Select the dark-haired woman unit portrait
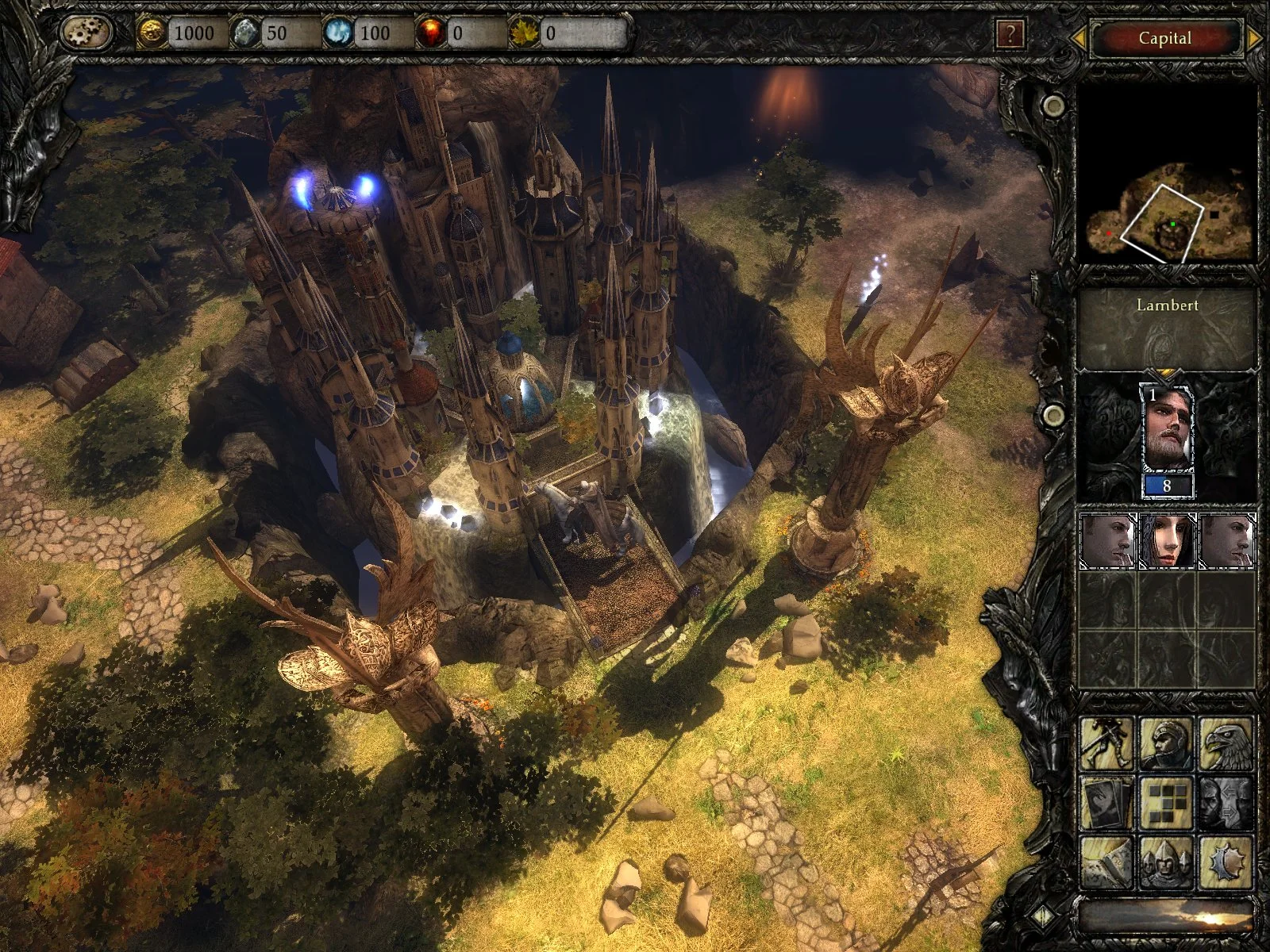The image size is (1270, 952). [1167, 540]
